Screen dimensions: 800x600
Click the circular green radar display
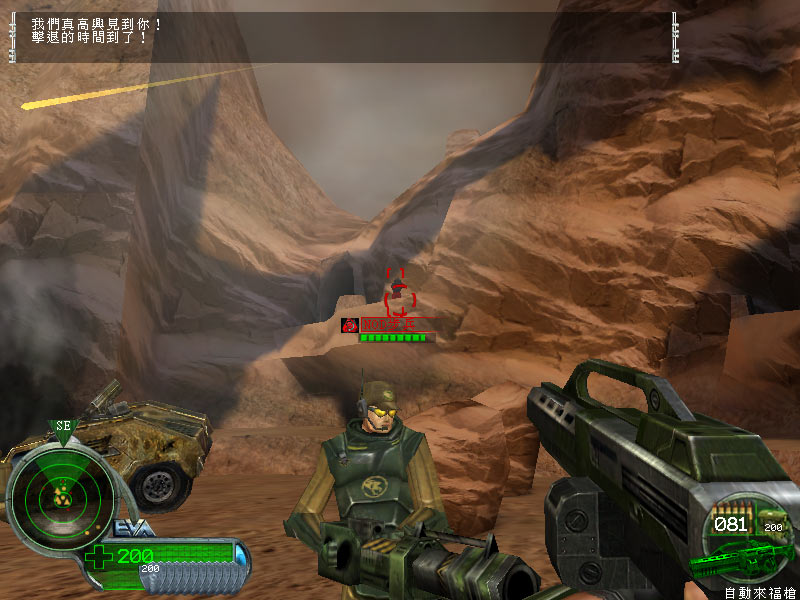60,492
